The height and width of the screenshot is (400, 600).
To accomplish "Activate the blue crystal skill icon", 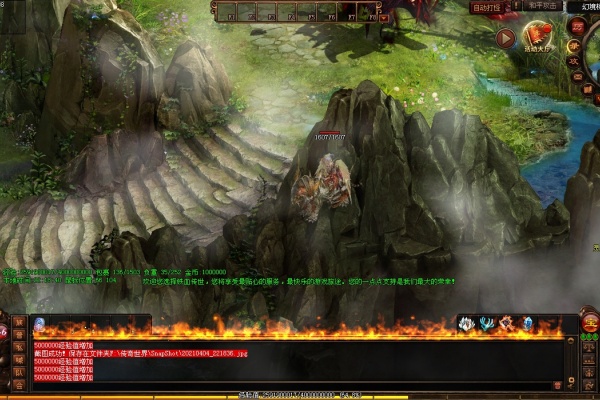I will tap(527, 323).
